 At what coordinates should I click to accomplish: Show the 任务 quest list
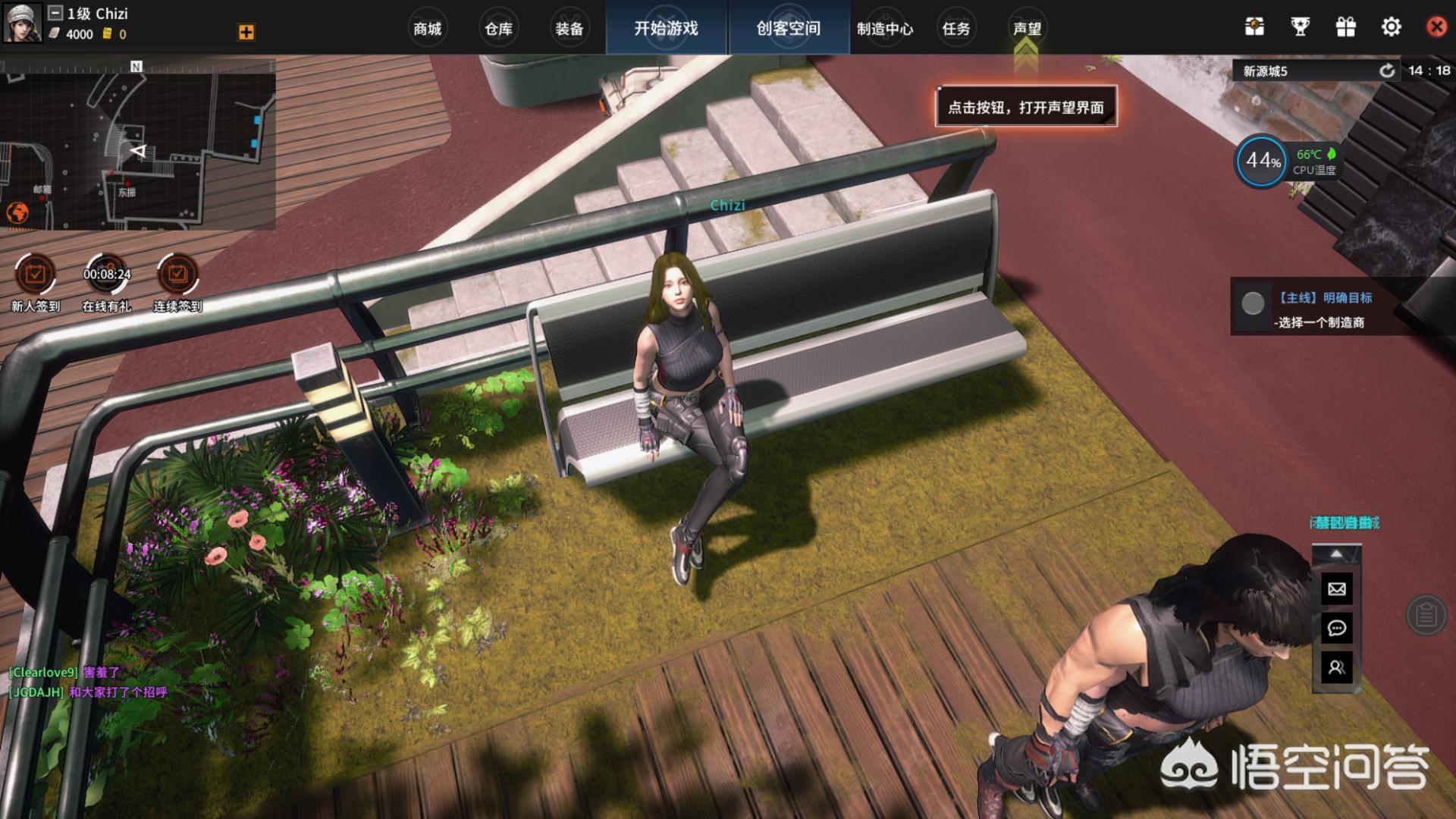(956, 29)
